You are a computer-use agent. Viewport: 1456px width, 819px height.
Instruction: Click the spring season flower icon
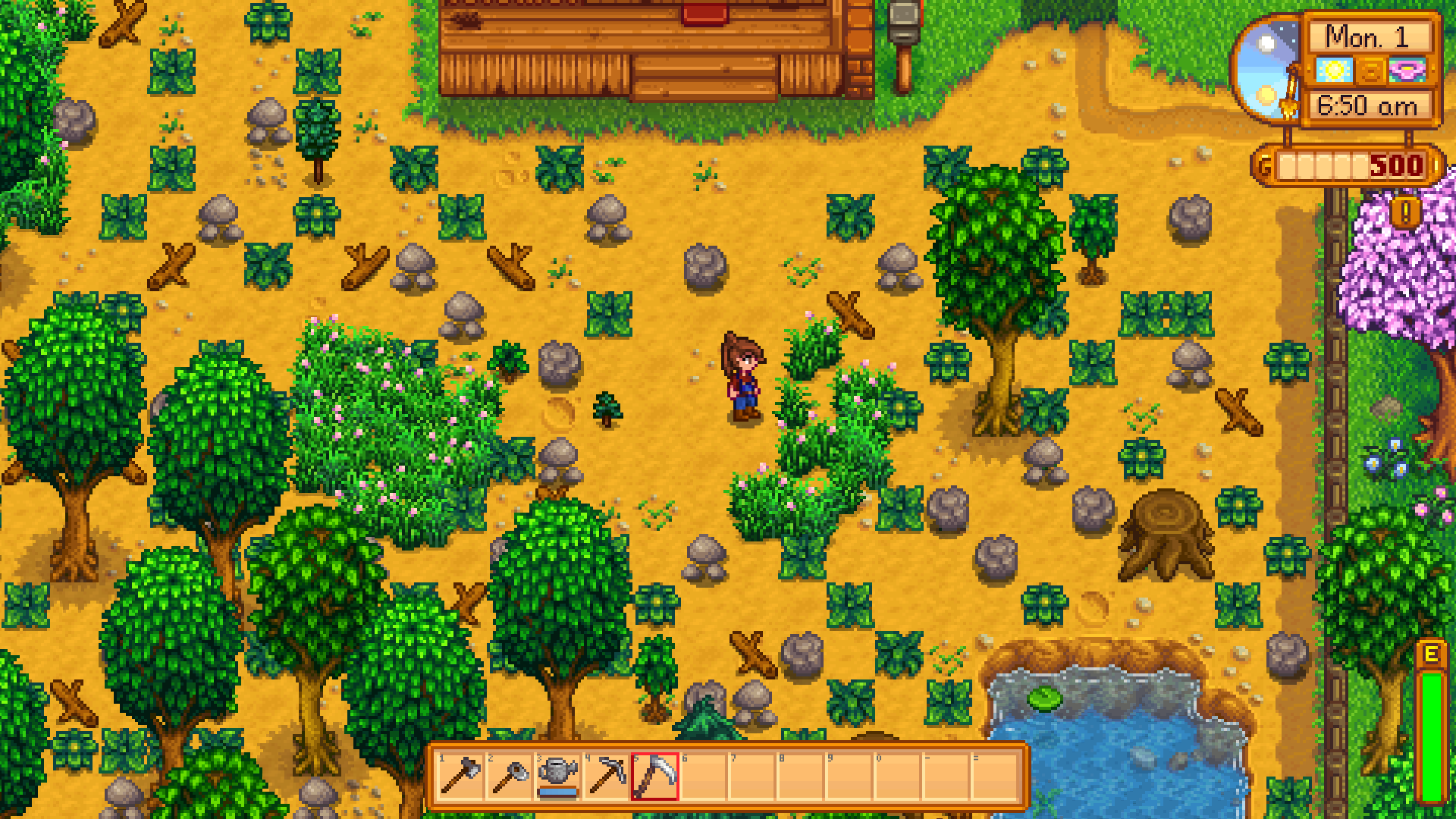pyautogui.click(x=1407, y=70)
